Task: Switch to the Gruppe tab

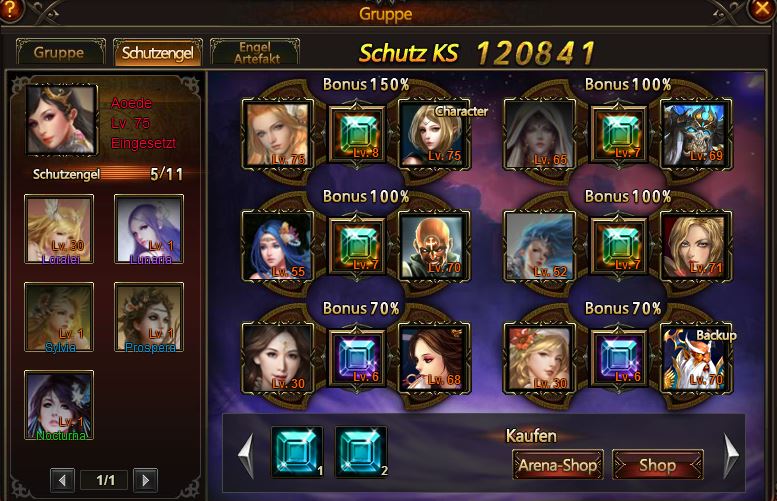Action: pos(58,53)
